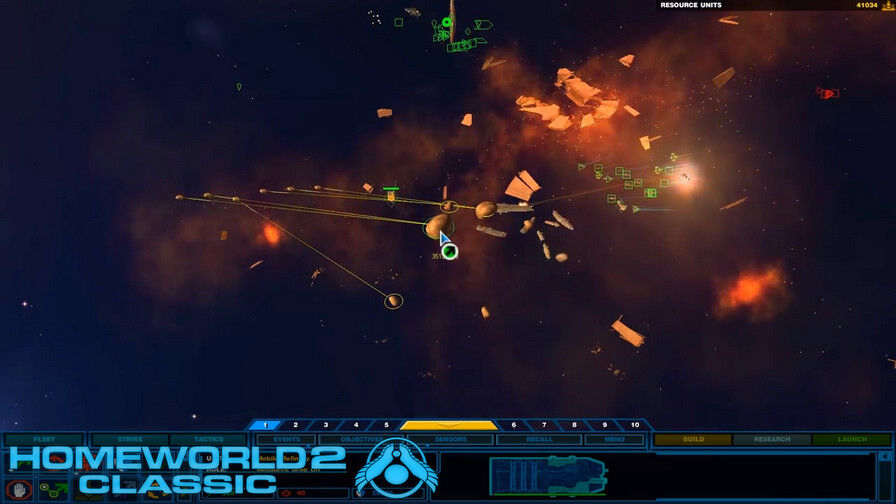The image size is (896, 504).
Task: Switch to the Strike tab
Action: [129, 439]
